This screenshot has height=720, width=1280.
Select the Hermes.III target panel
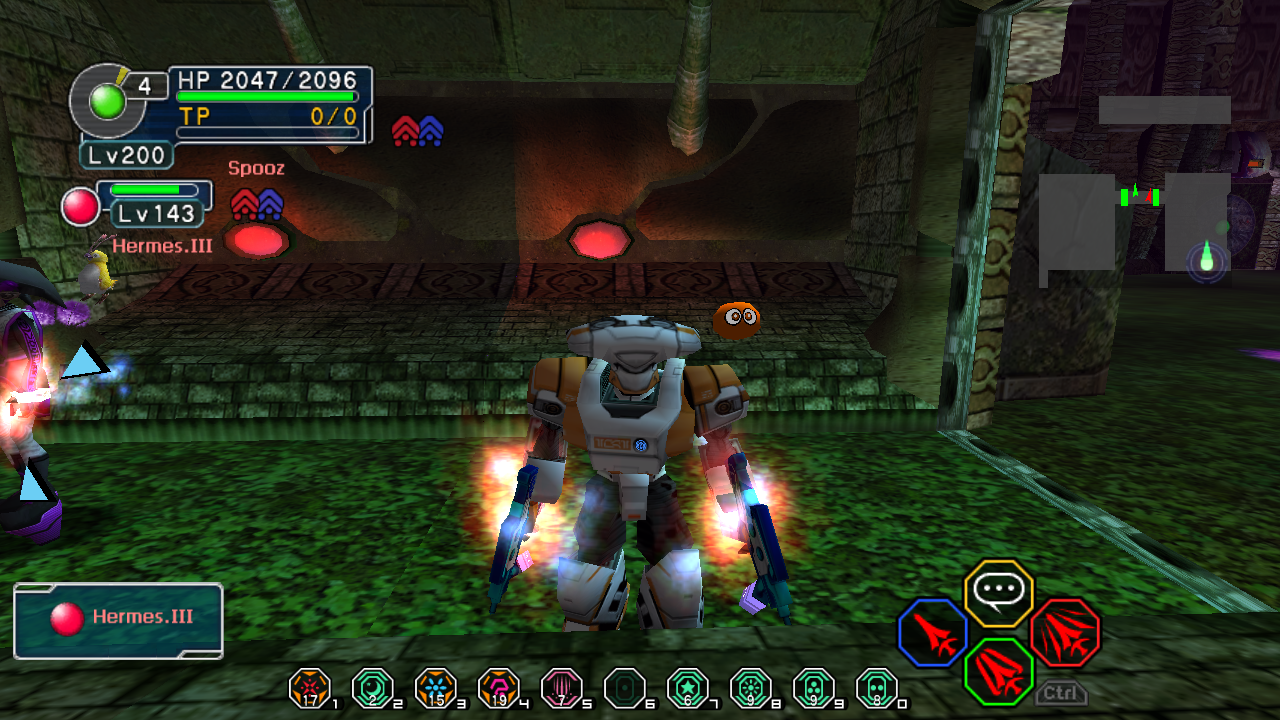click(x=118, y=621)
